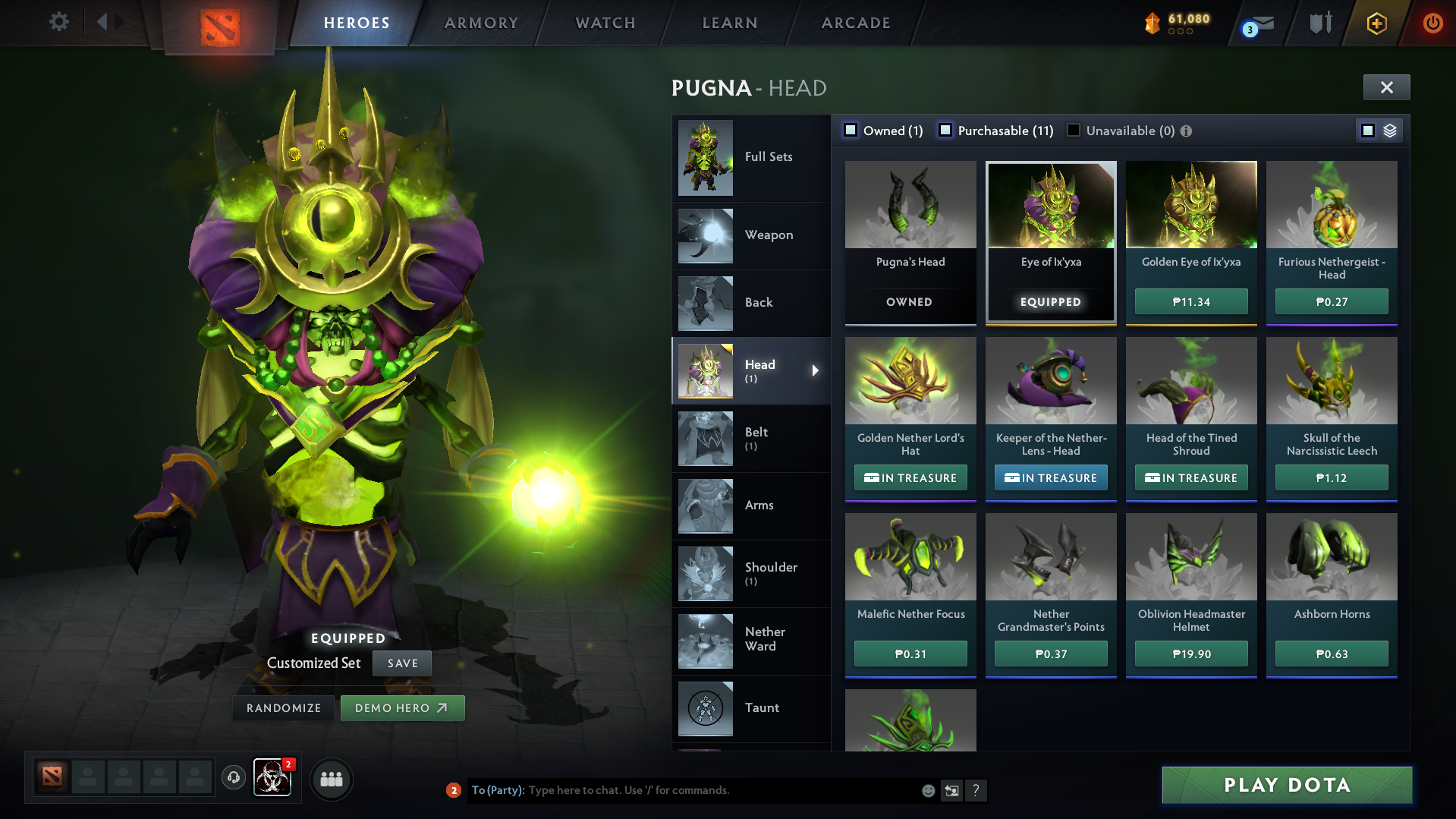Select the Nether Ward slot icon

coord(705,641)
